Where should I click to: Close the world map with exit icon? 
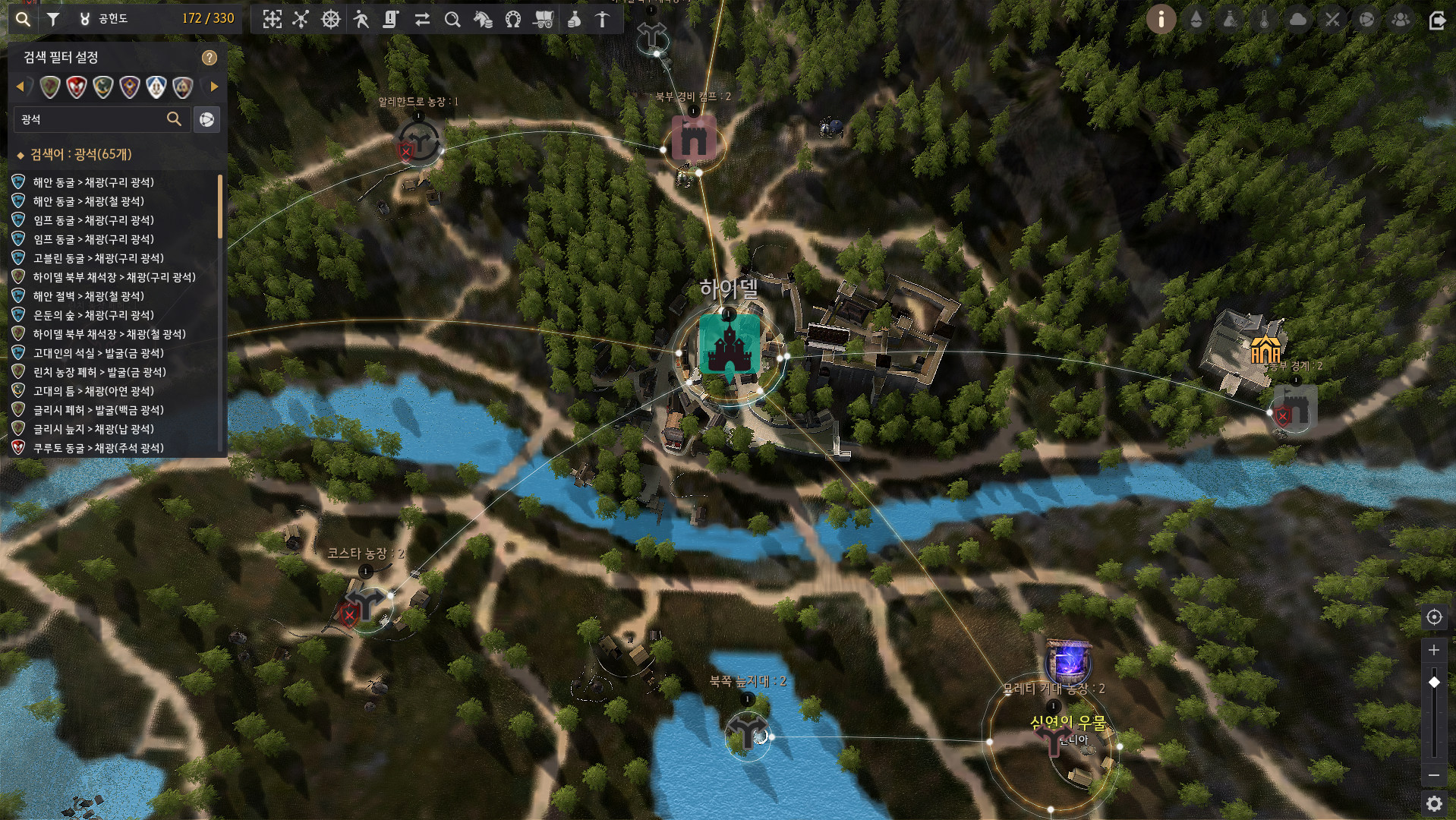coord(1437,20)
